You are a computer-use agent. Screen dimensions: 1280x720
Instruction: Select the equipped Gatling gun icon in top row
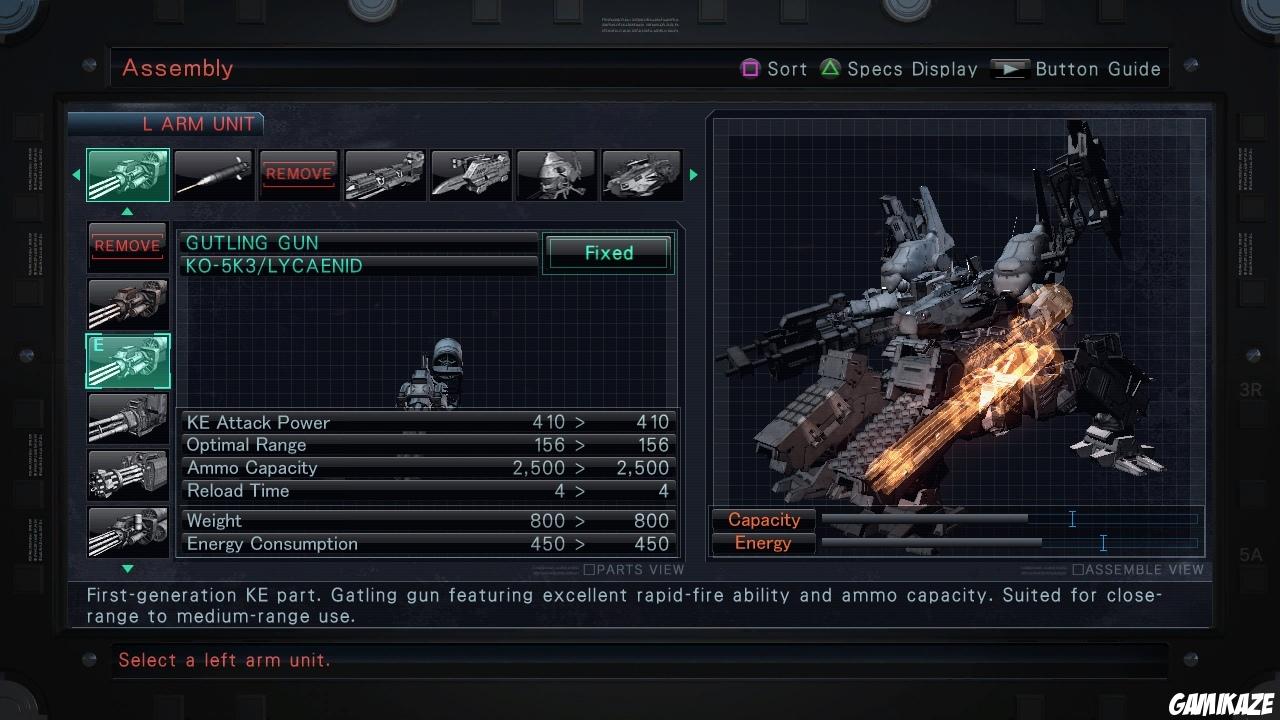pos(127,174)
